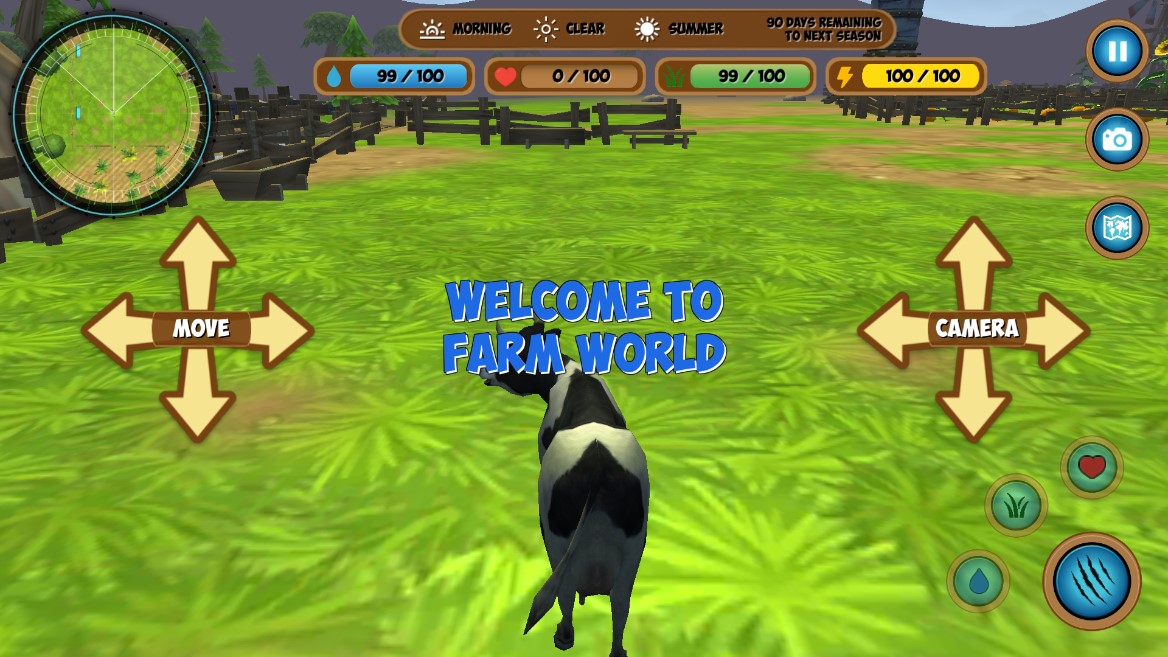Take a screenshot with the camera button

tap(1117, 139)
